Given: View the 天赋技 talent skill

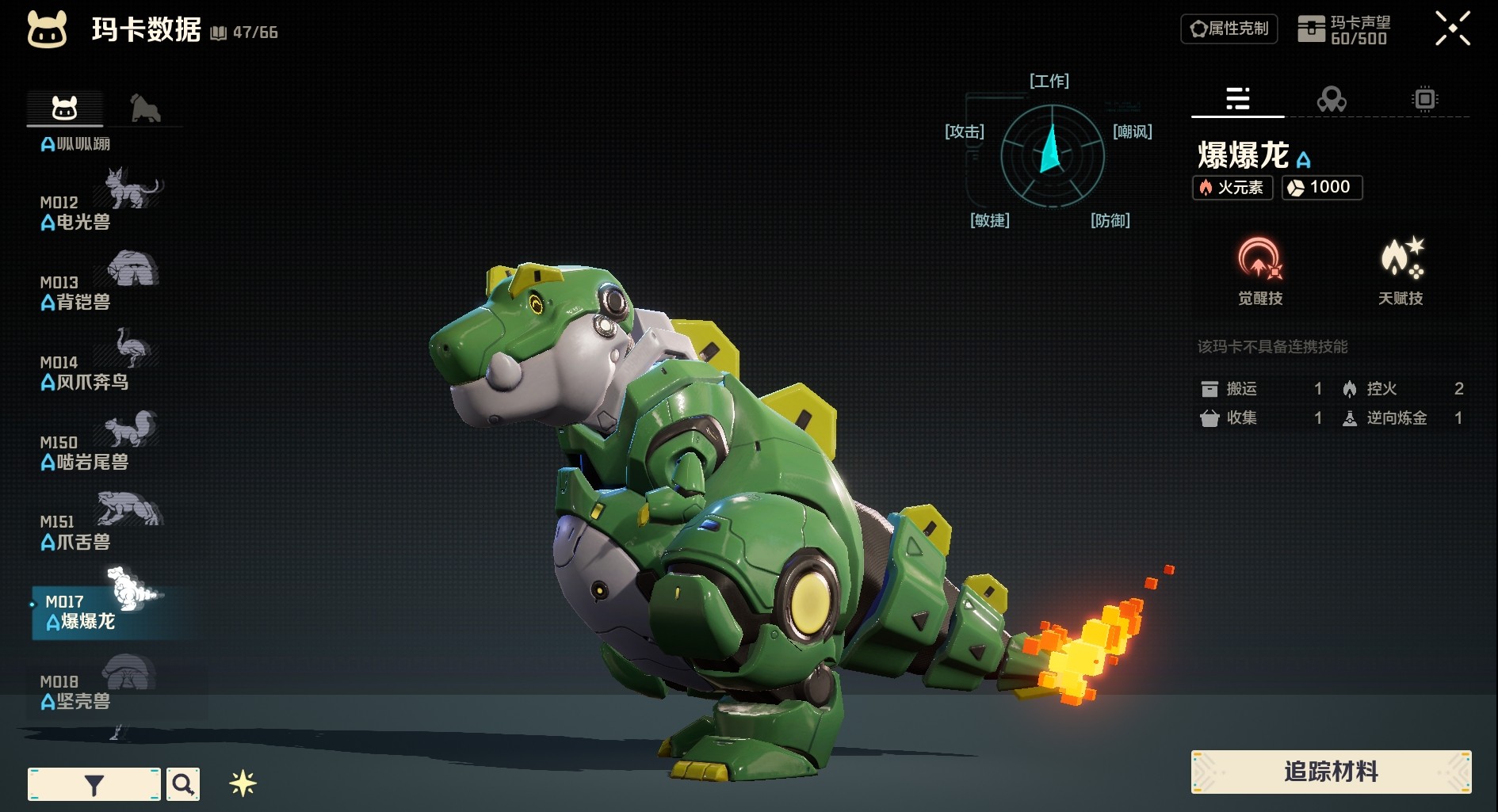Looking at the screenshot, I should [x=1401, y=271].
